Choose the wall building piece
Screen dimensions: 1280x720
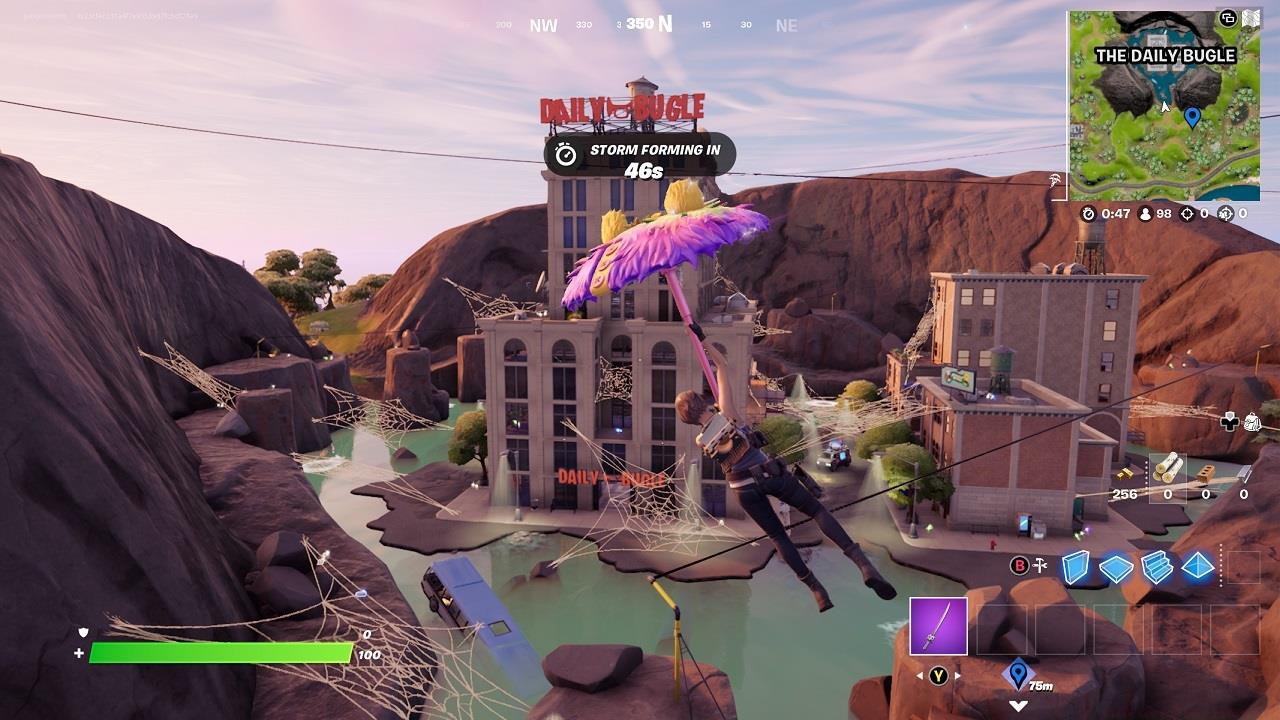point(1075,566)
